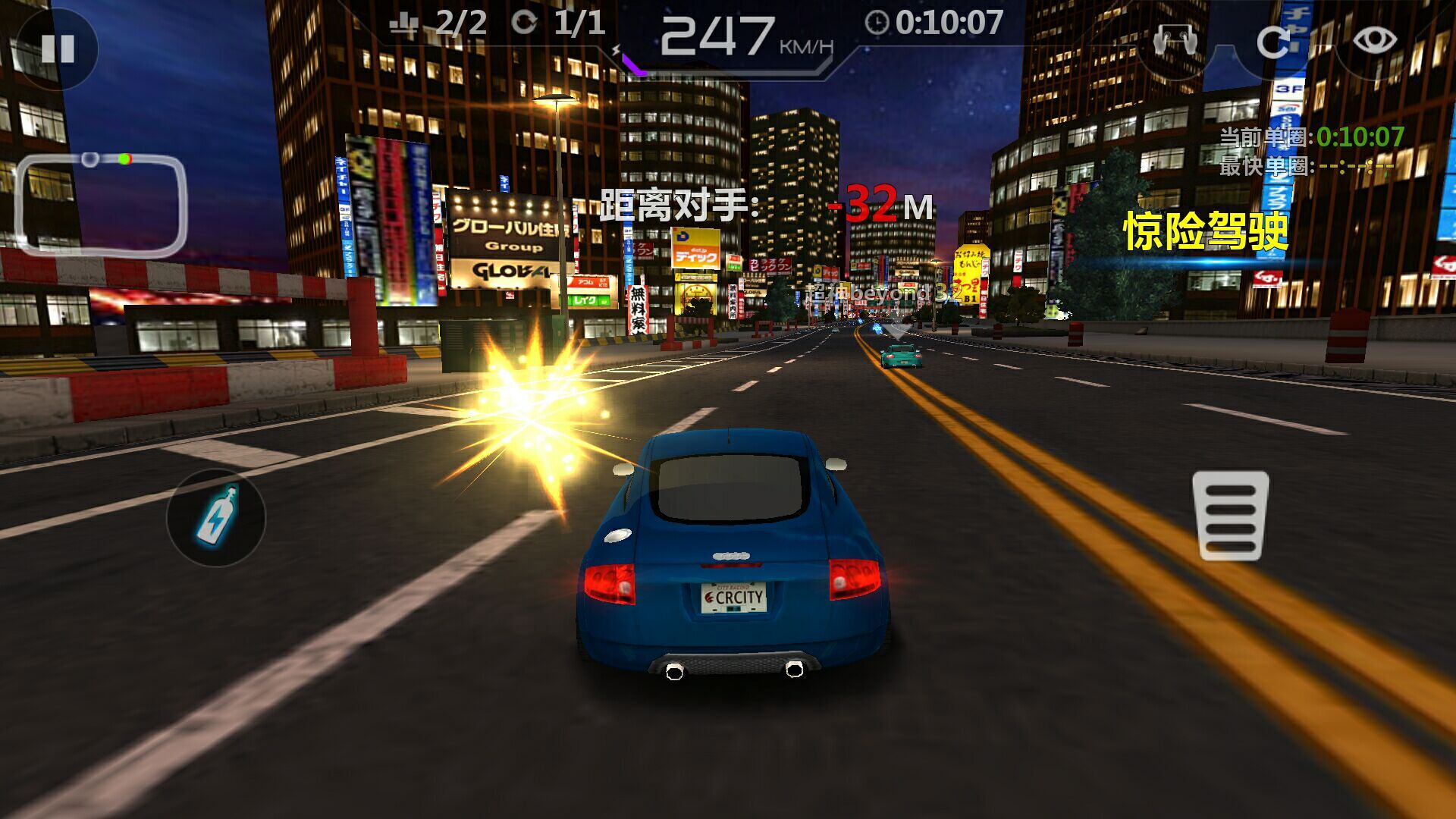Tap the brake pedal
1456x819 pixels.
pos(1230,516)
